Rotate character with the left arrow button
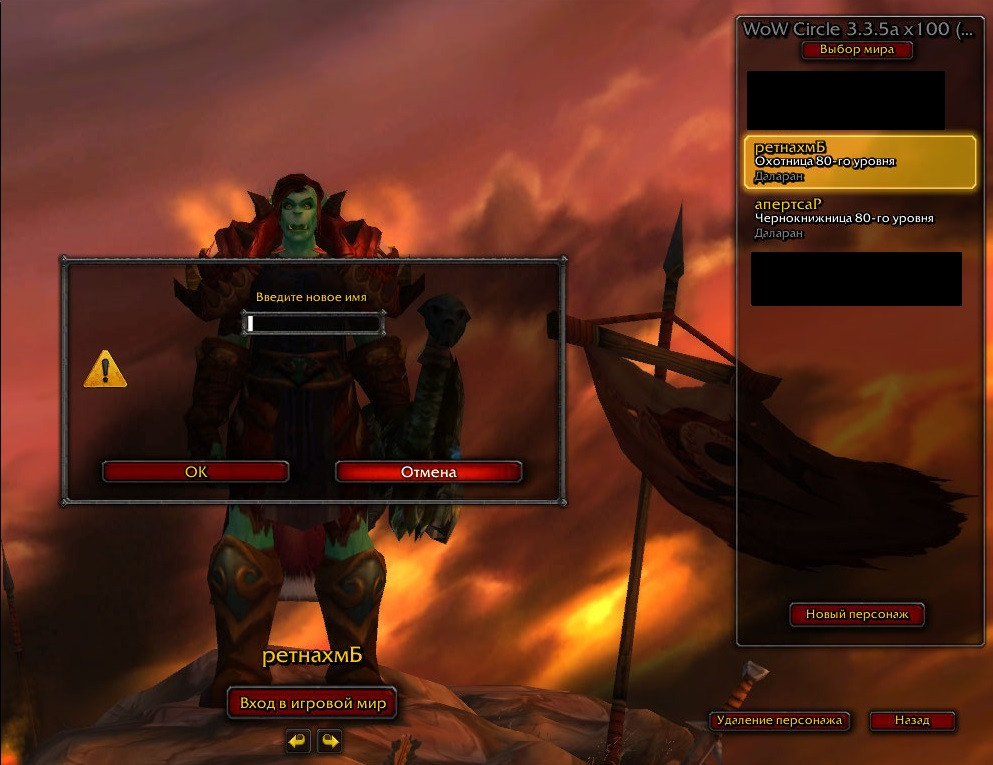993x765 pixels. coord(297,741)
